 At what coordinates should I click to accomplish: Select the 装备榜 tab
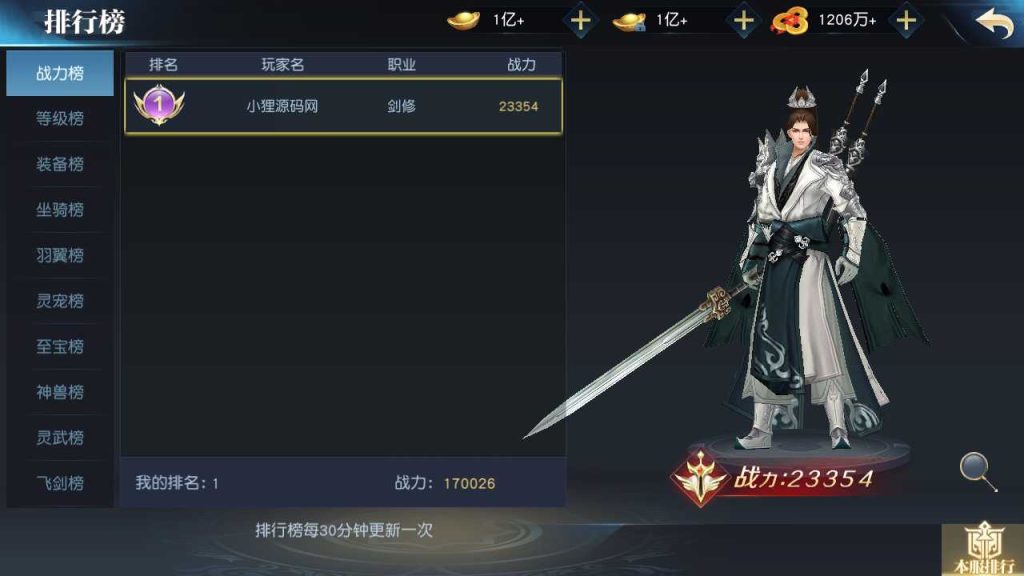click(60, 164)
